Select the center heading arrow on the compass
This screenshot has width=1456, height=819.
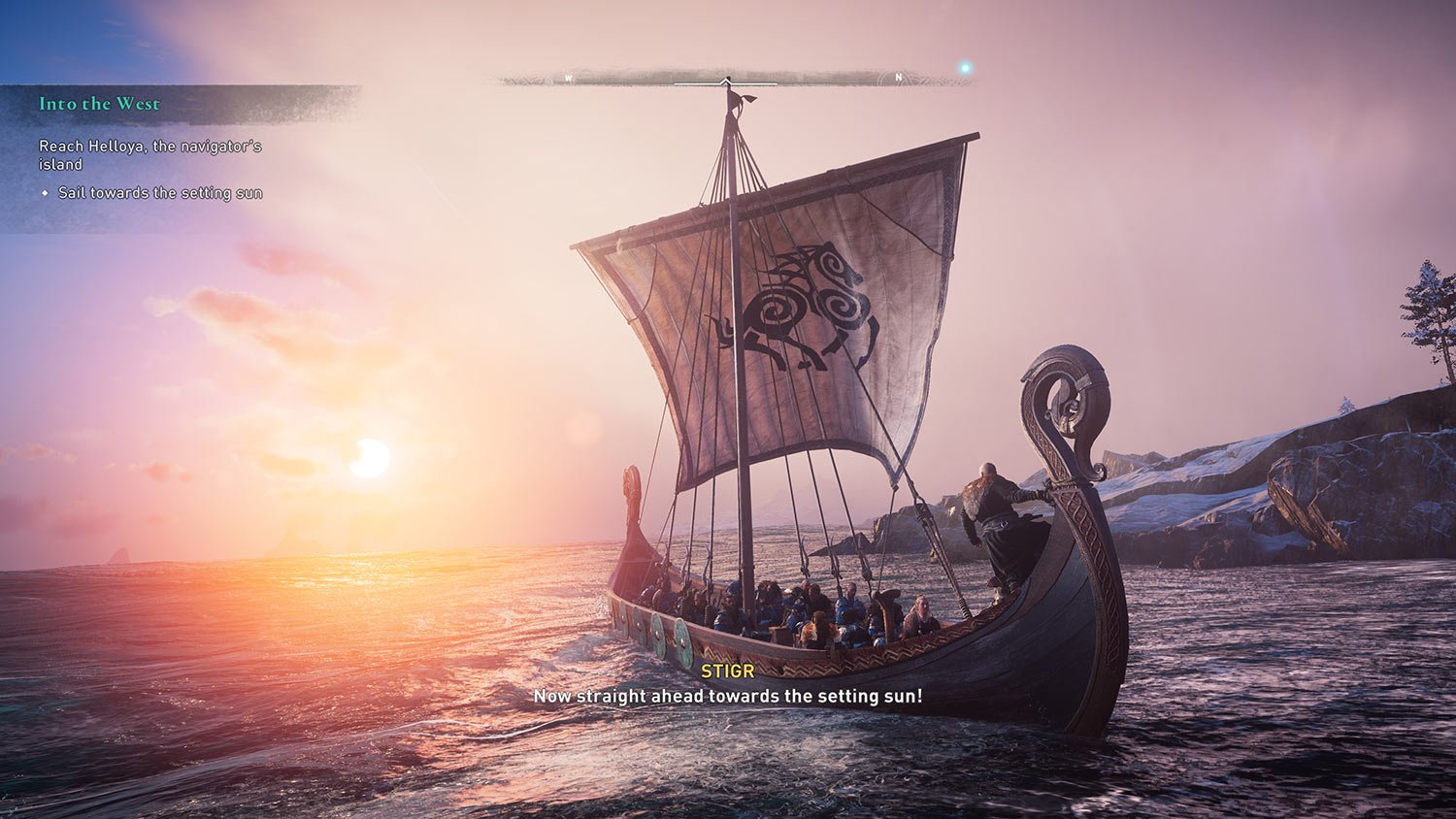point(724,78)
